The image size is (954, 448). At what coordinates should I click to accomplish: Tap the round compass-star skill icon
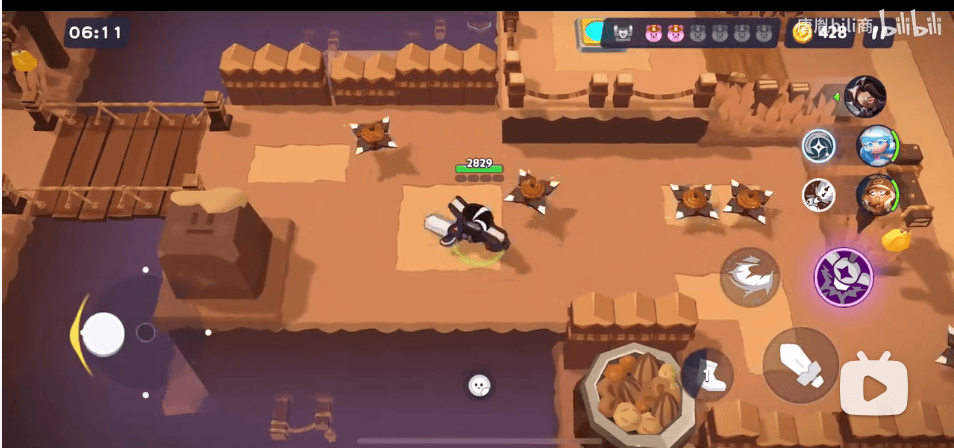[818, 146]
